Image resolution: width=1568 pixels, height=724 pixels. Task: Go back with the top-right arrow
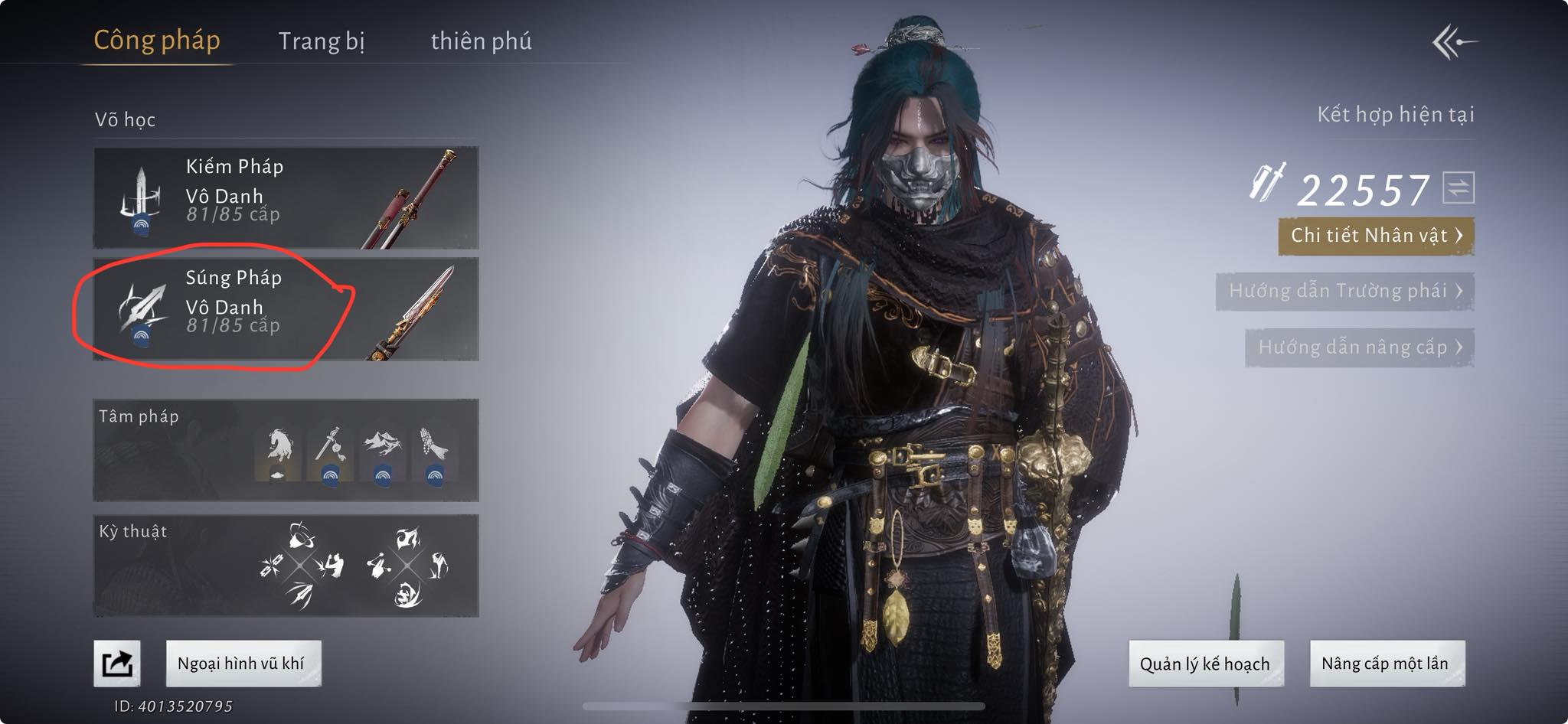point(1454,42)
